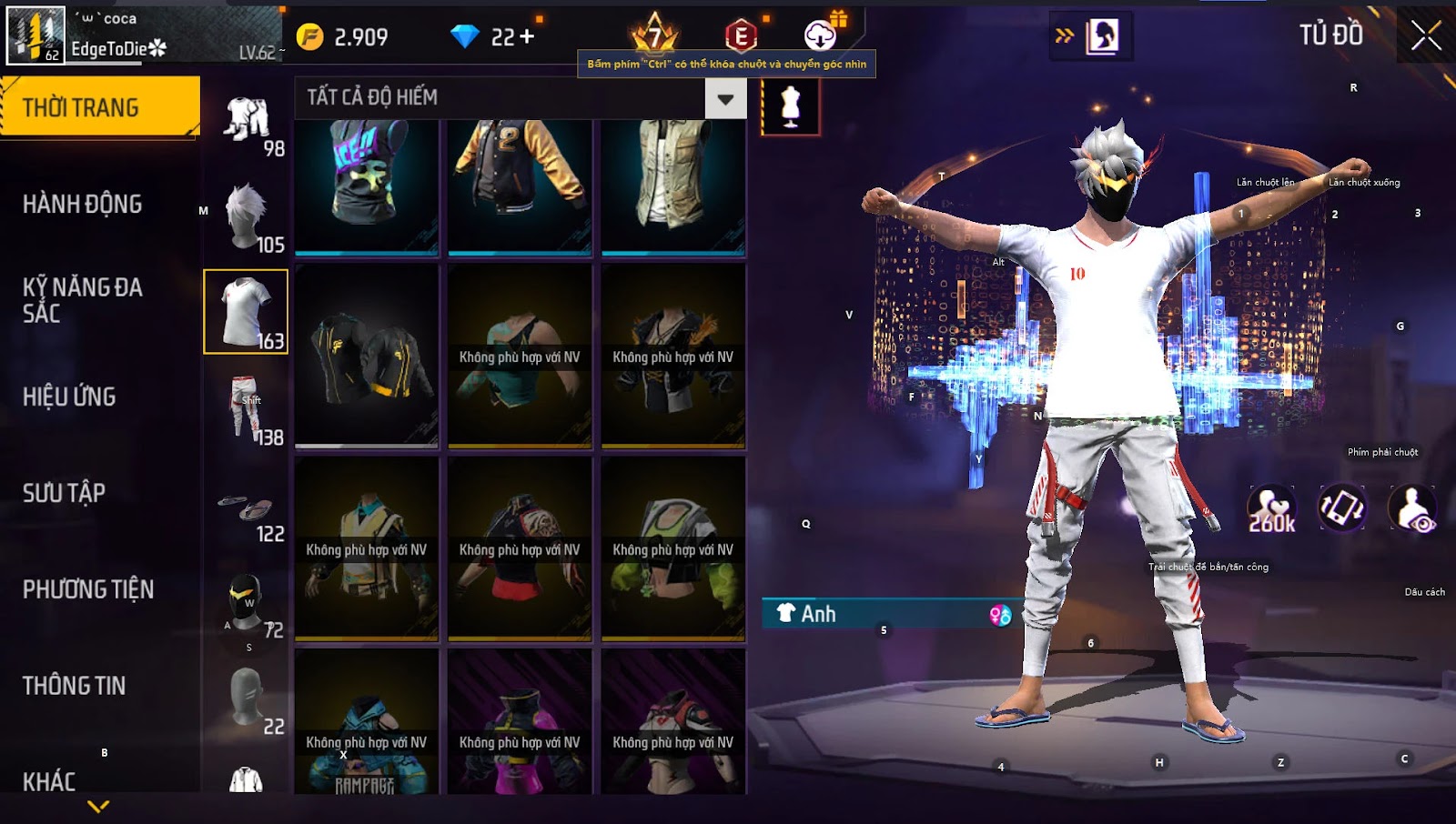Choose the full outfit set category icon

(x=247, y=121)
